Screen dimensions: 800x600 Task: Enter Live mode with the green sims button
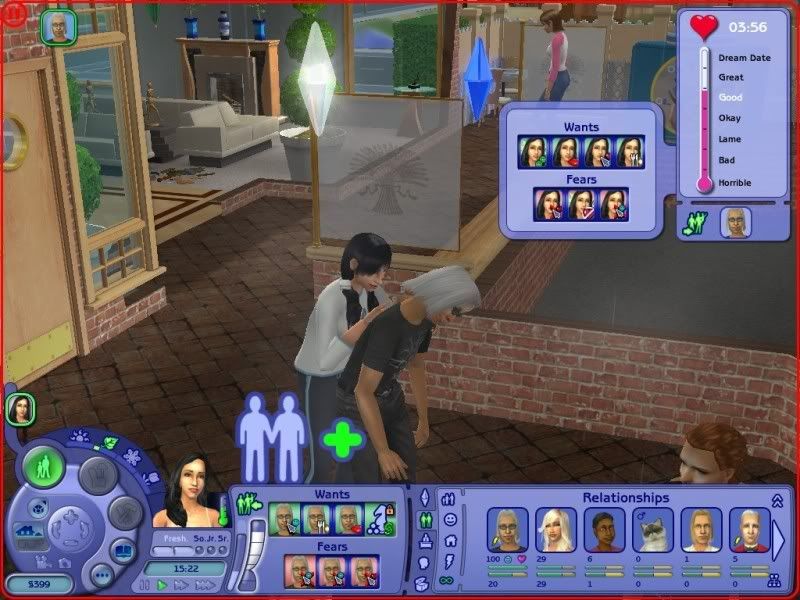[43, 467]
